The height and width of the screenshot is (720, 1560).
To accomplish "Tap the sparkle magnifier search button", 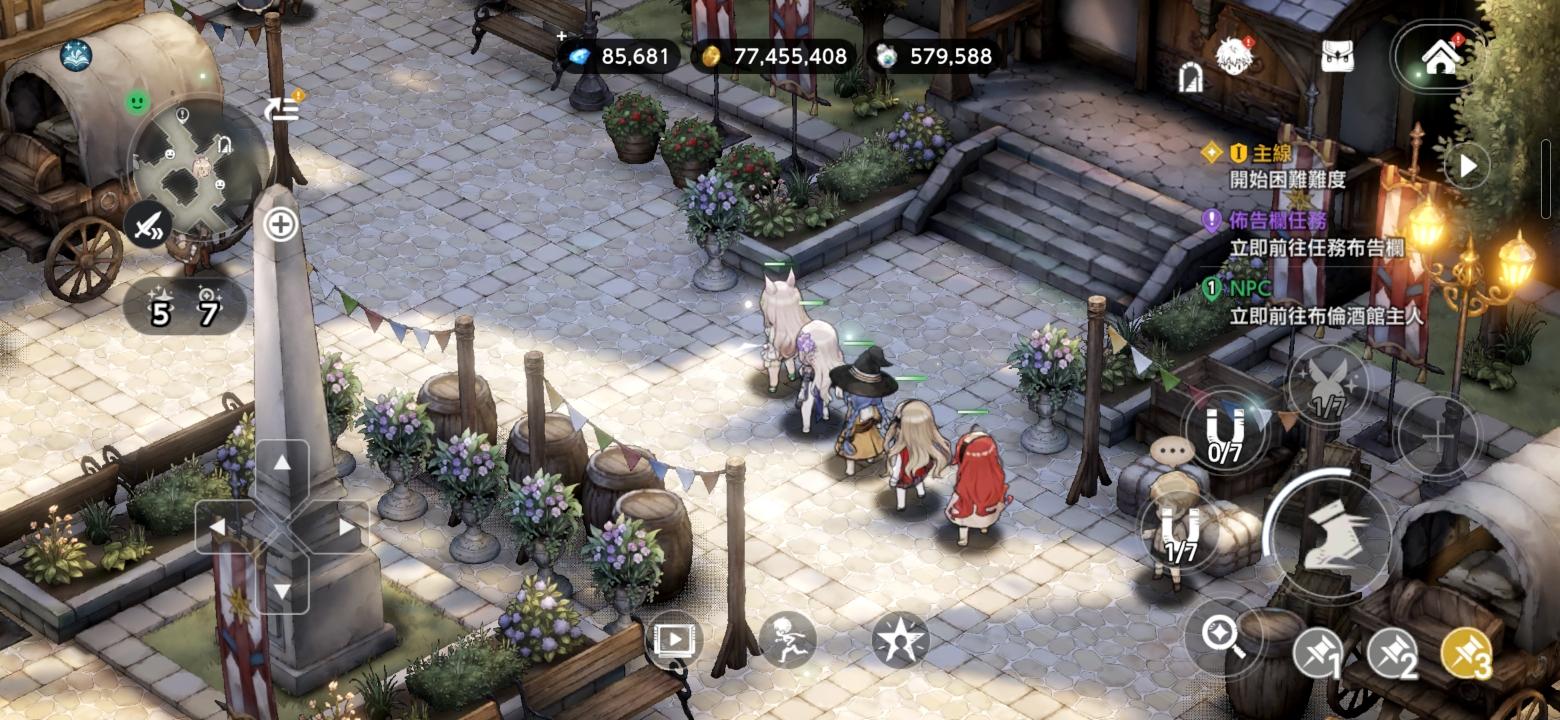I will [x=1221, y=634].
